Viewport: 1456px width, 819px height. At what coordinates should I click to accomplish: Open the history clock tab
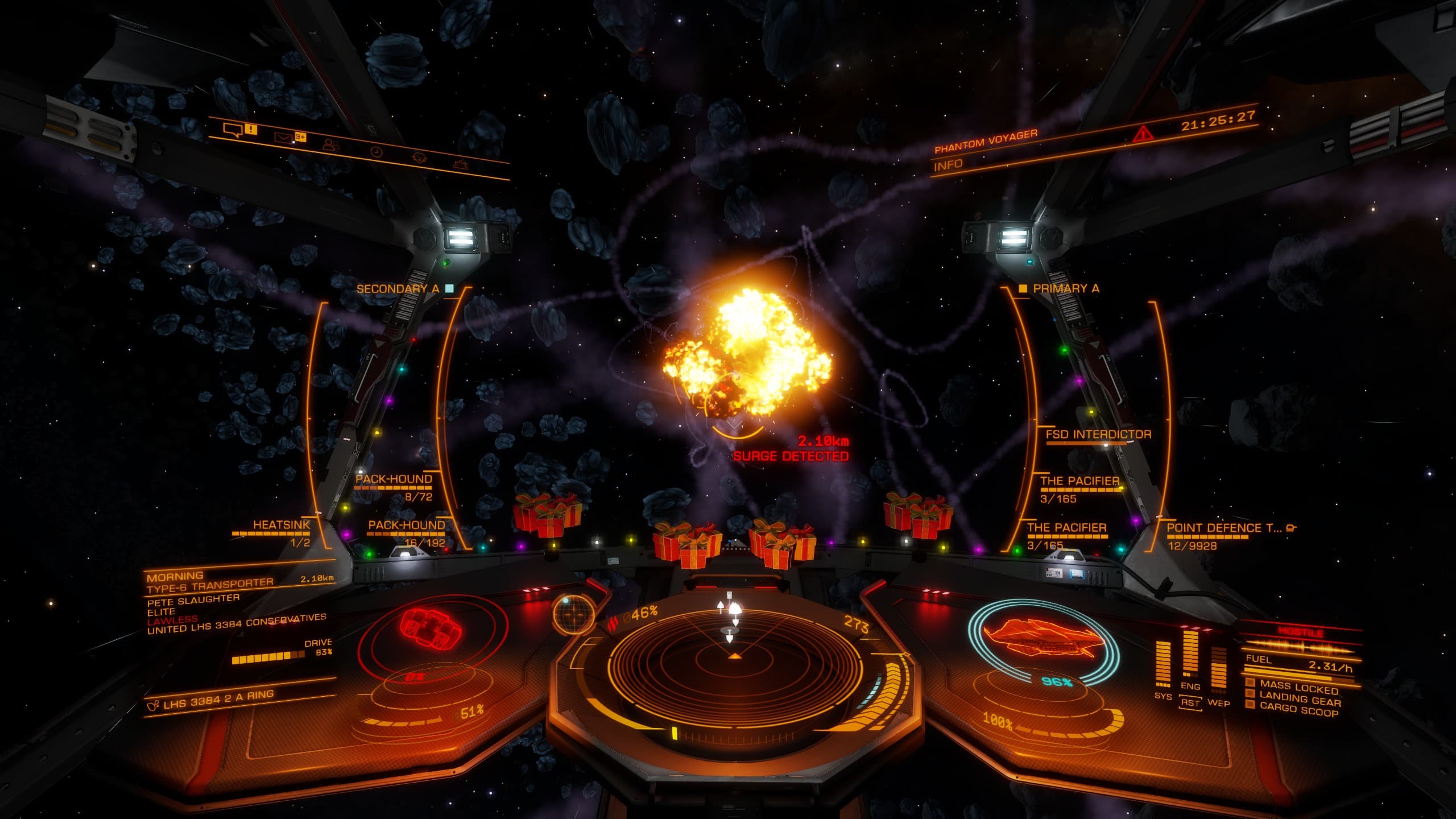coord(376,151)
